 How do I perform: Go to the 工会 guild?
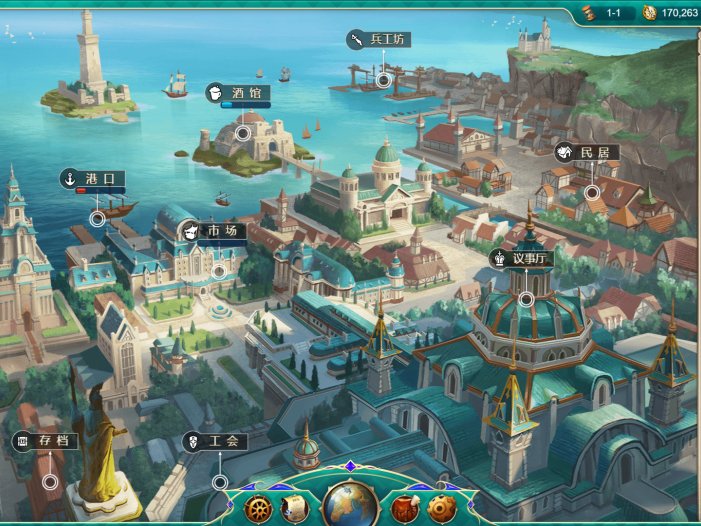point(214,441)
